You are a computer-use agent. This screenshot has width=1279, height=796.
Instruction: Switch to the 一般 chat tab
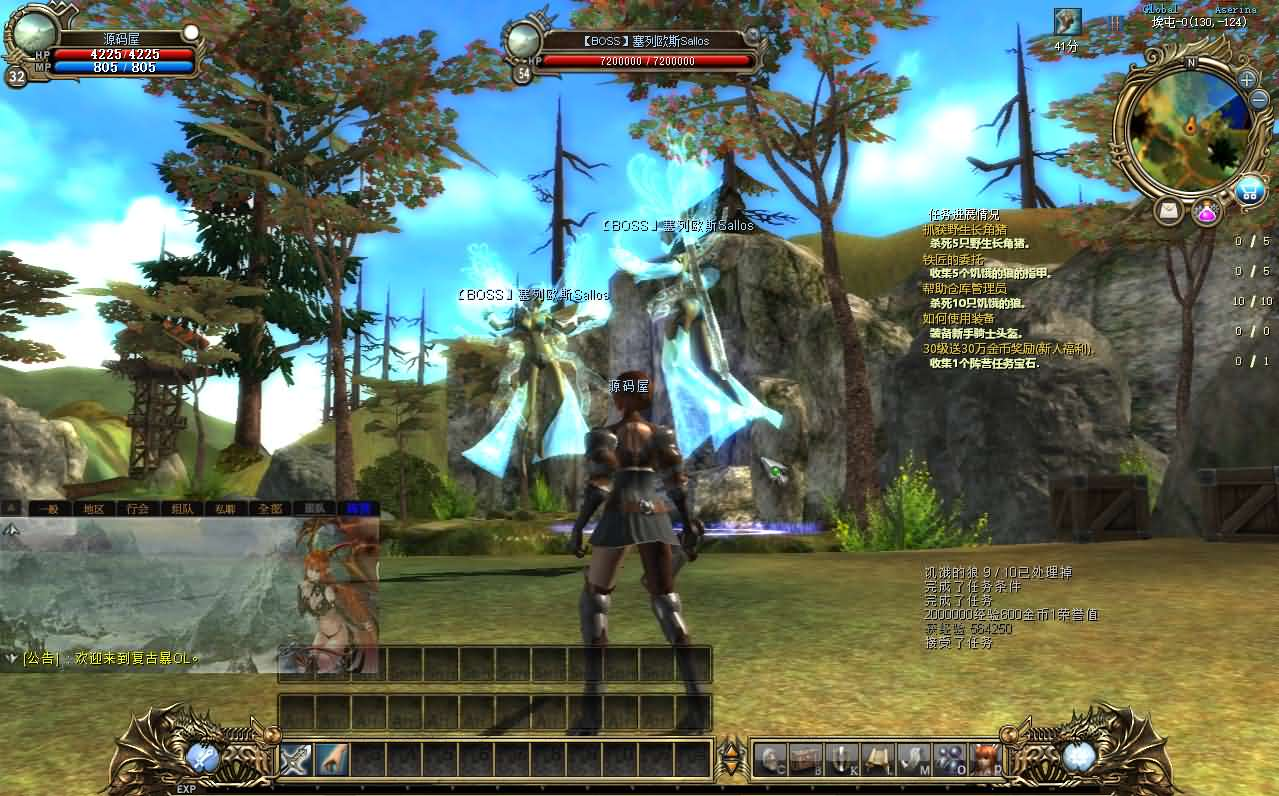point(50,508)
